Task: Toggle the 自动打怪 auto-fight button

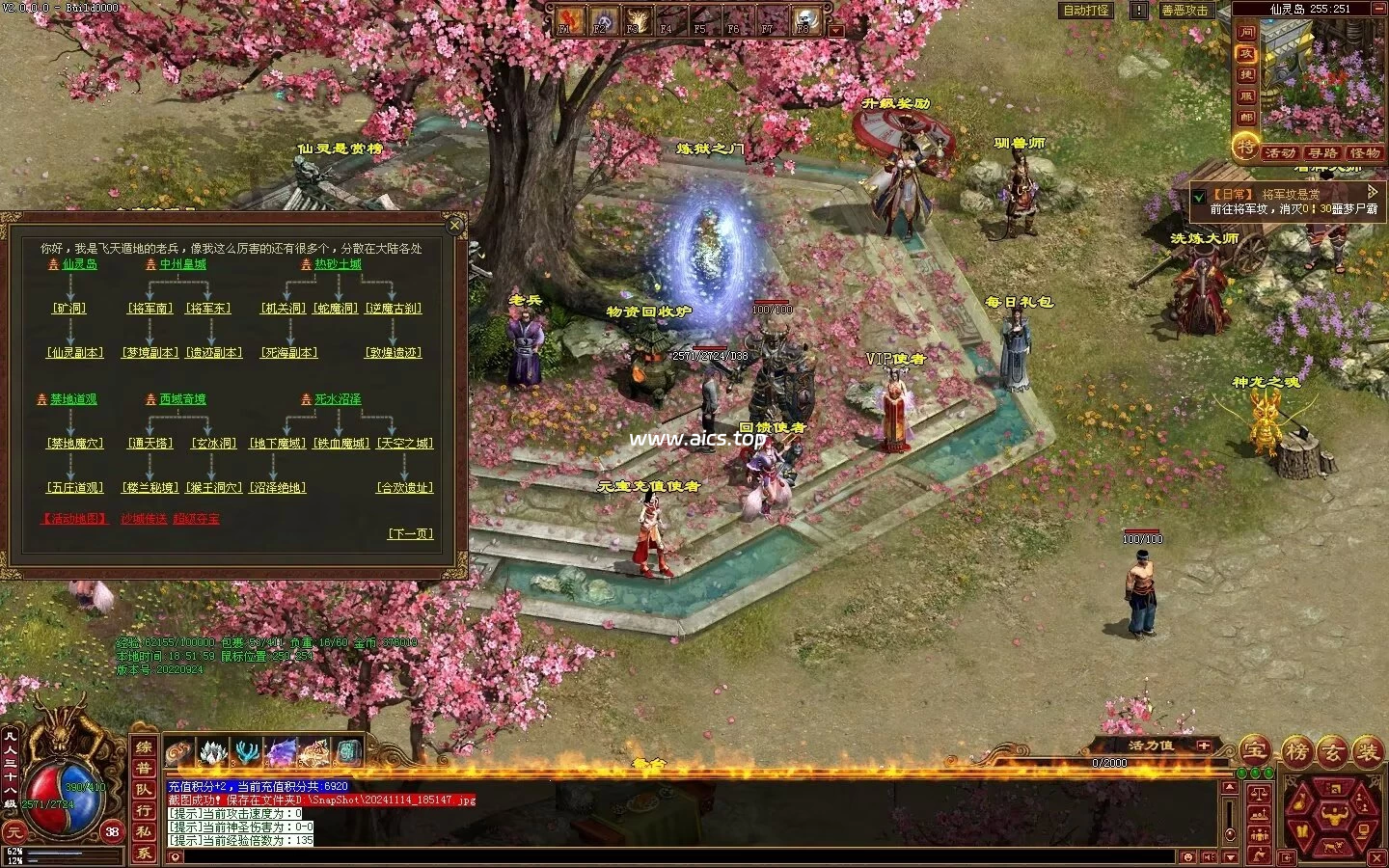Action: pos(1086,11)
